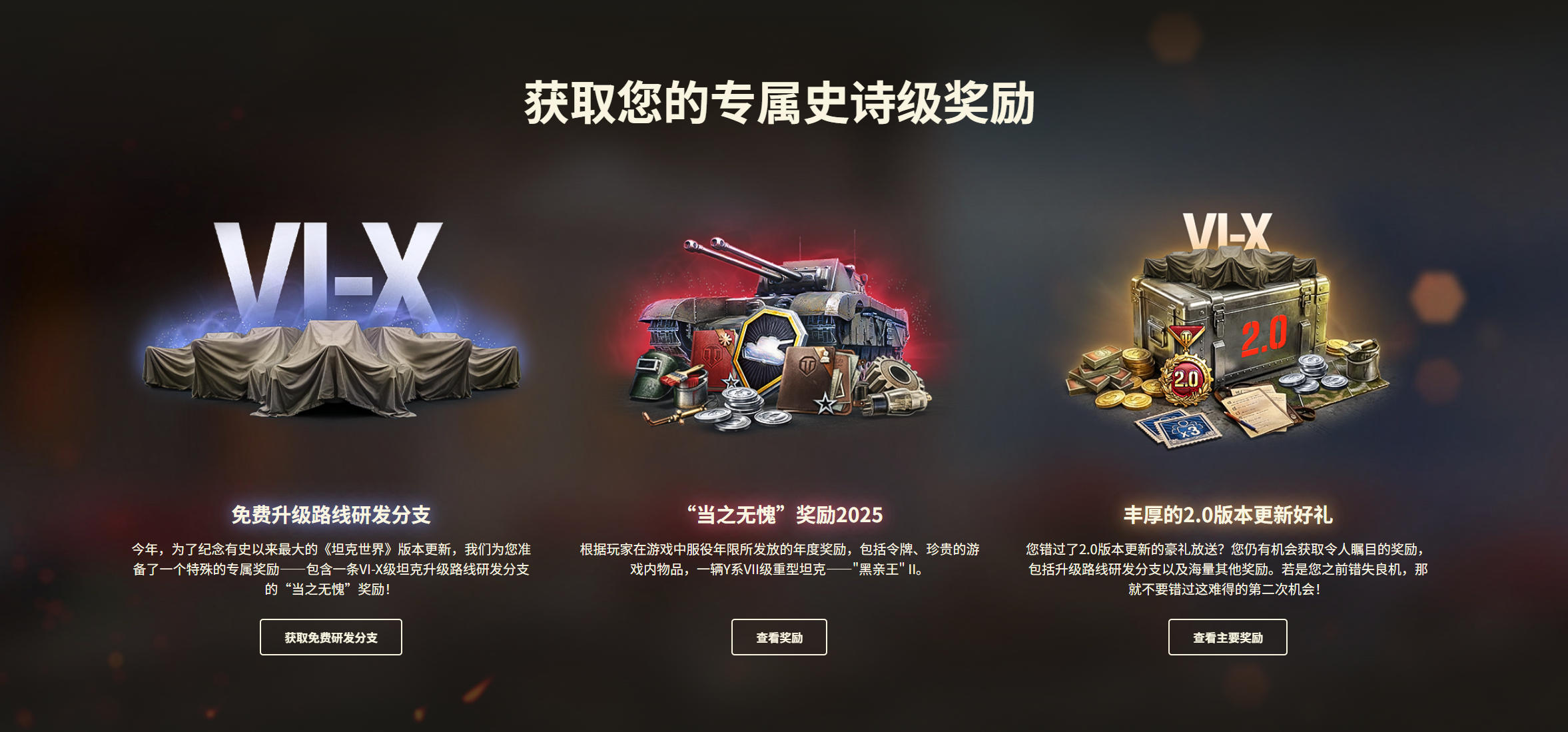Click the 获取免费研发分支 button

(x=331, y=637)
